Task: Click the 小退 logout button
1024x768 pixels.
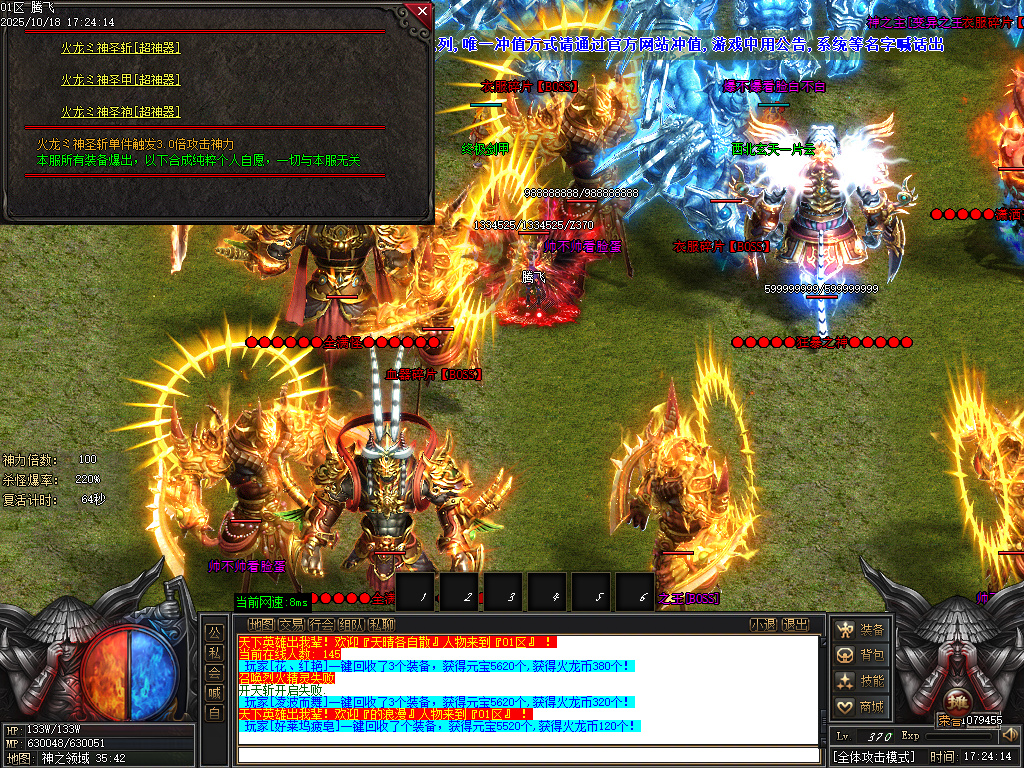Action: point(764,624)
